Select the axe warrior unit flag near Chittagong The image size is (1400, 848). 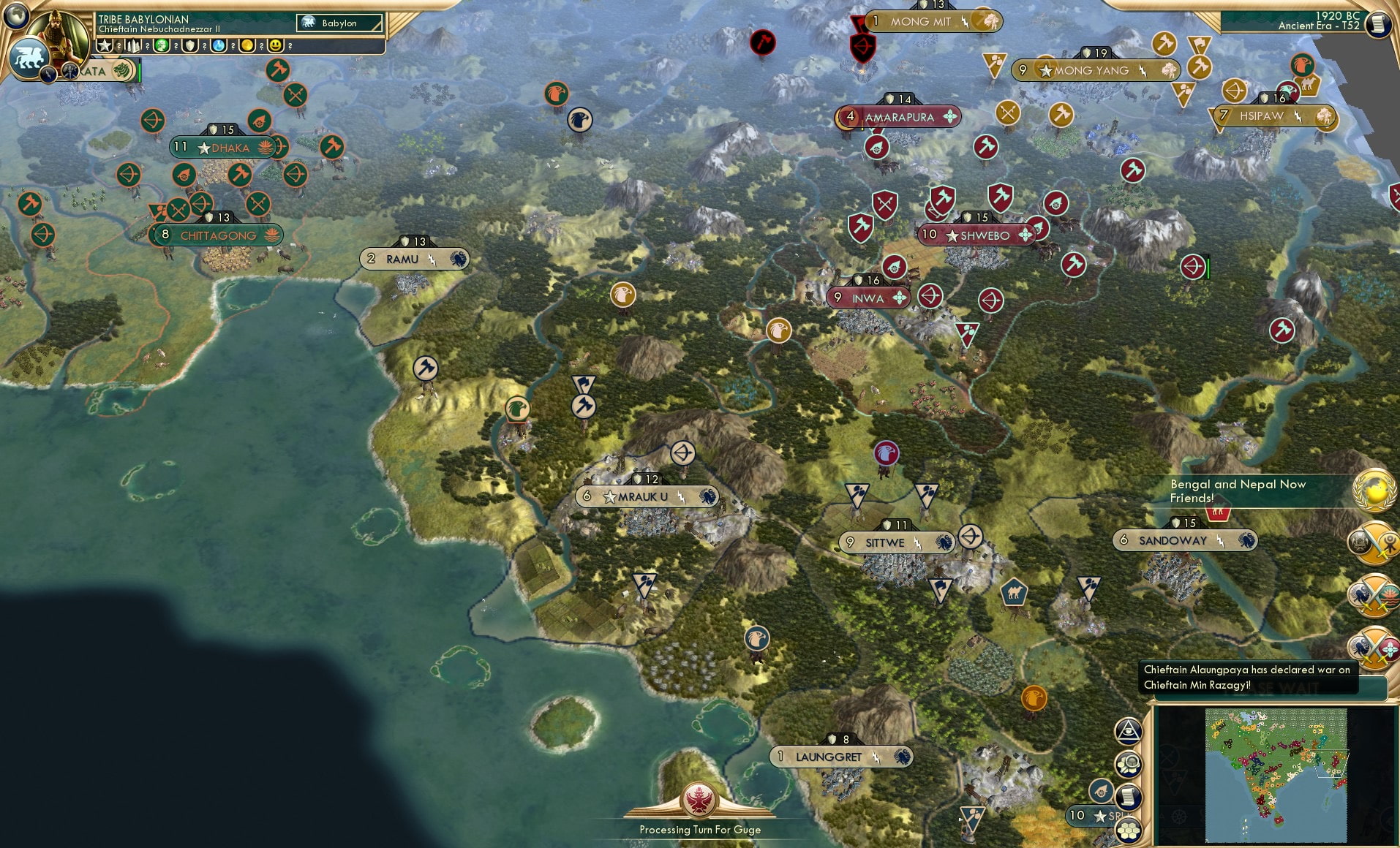click(239, 175)
